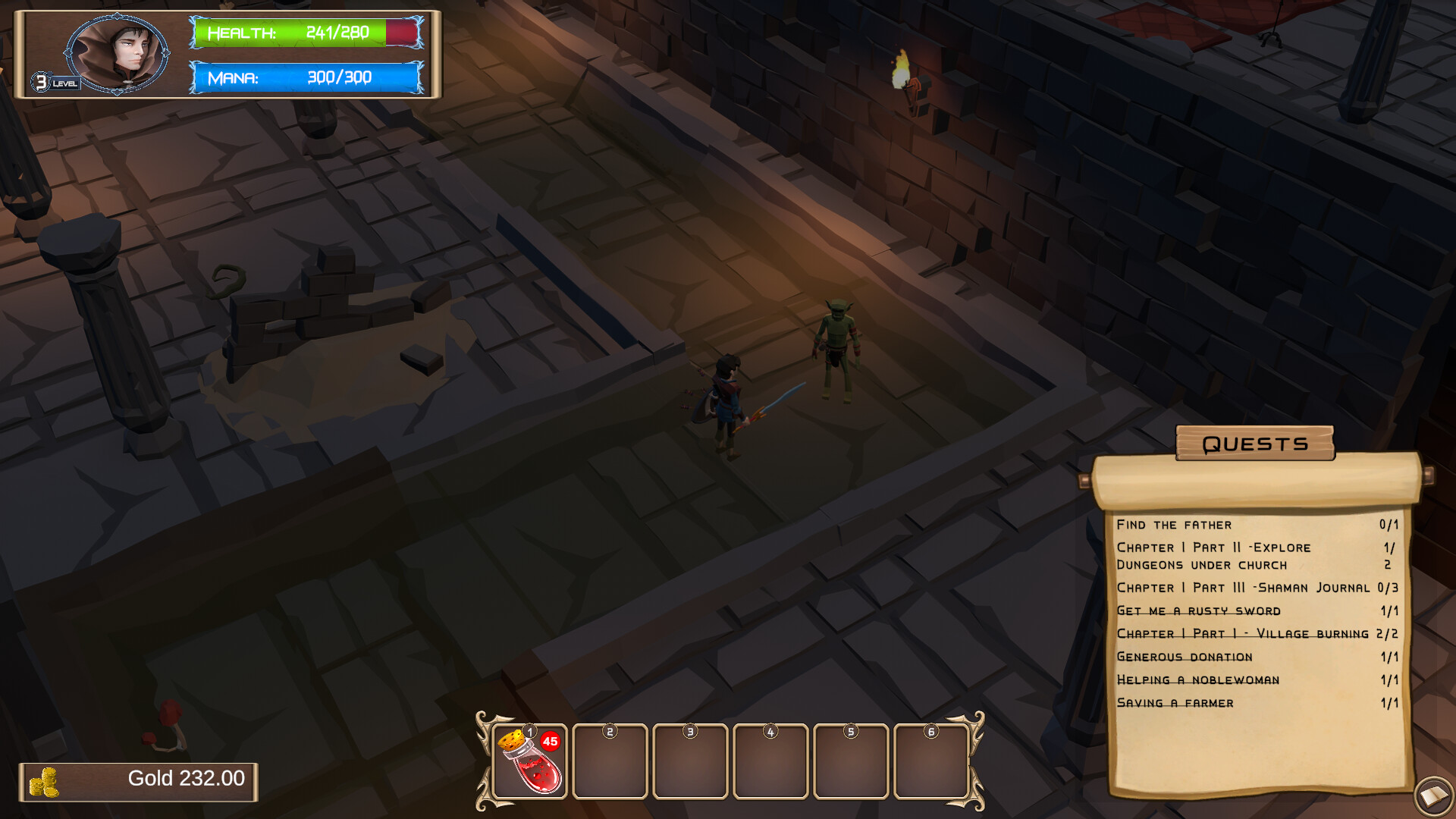
Task: Toggle tracking for Helping a noblewoman quest
Action: click(1198, 680)
